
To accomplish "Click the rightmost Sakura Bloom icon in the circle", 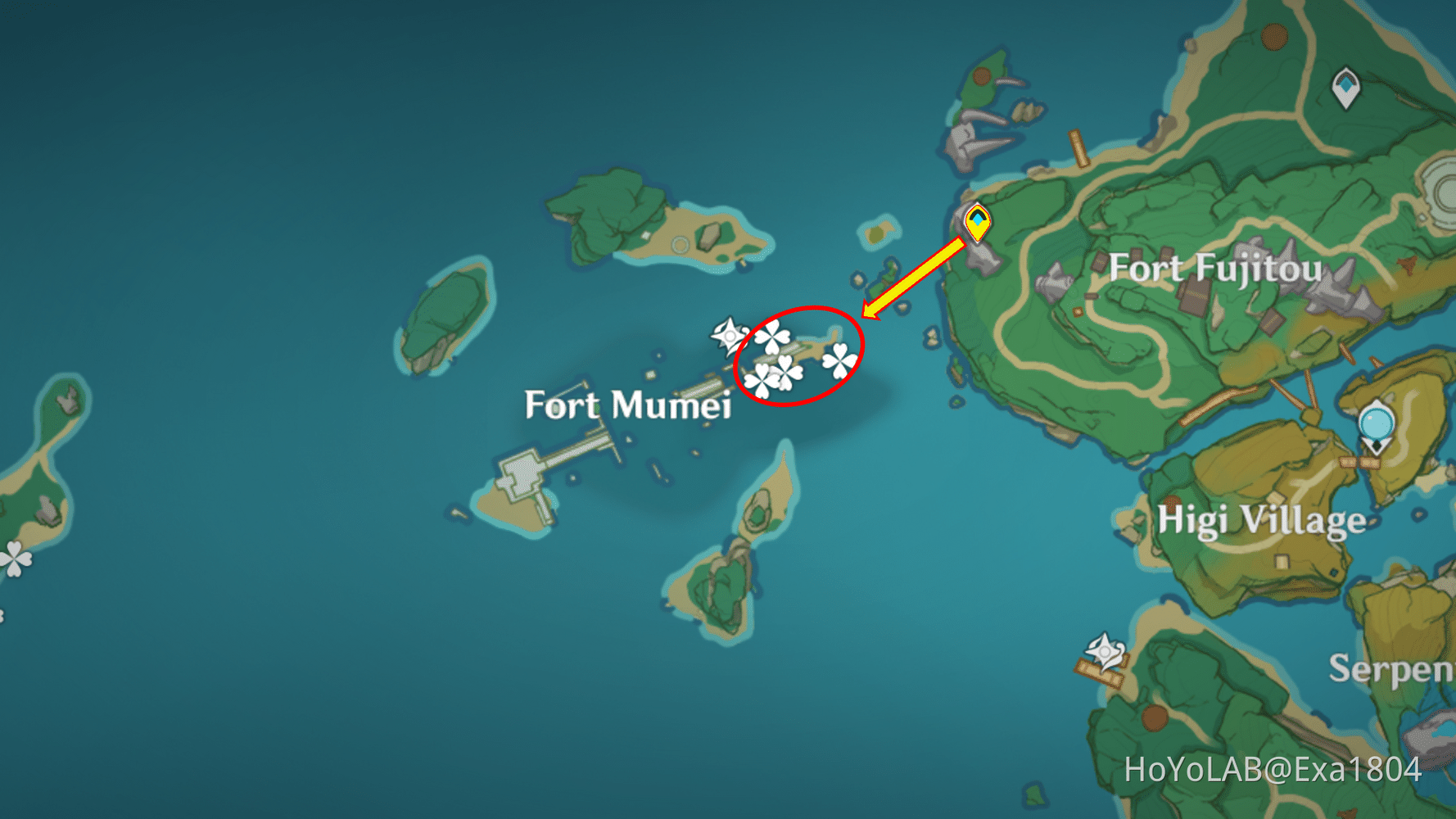I will coord(839,360).
